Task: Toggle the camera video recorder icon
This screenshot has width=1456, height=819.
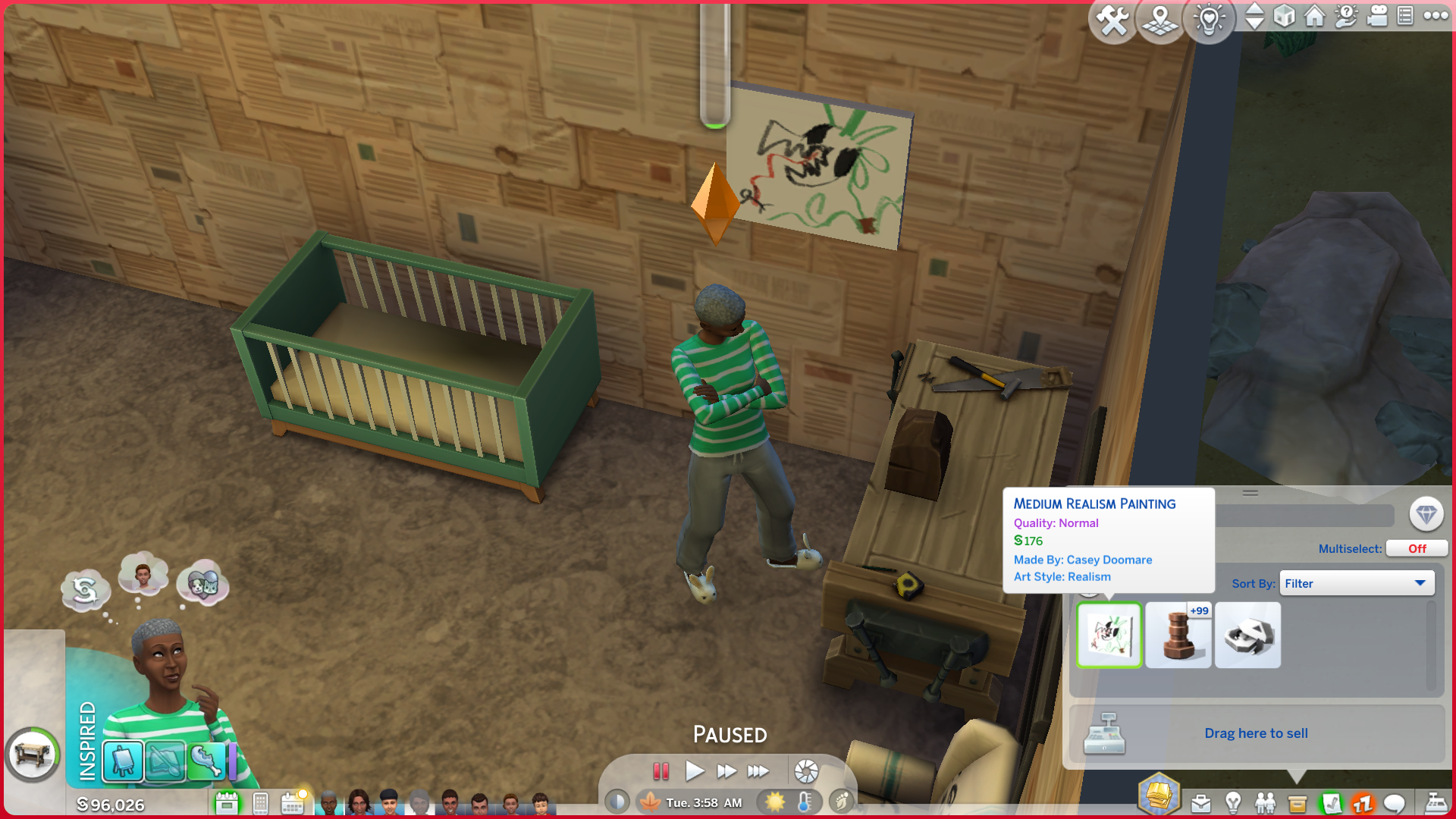Action: tap(1377, 15)
